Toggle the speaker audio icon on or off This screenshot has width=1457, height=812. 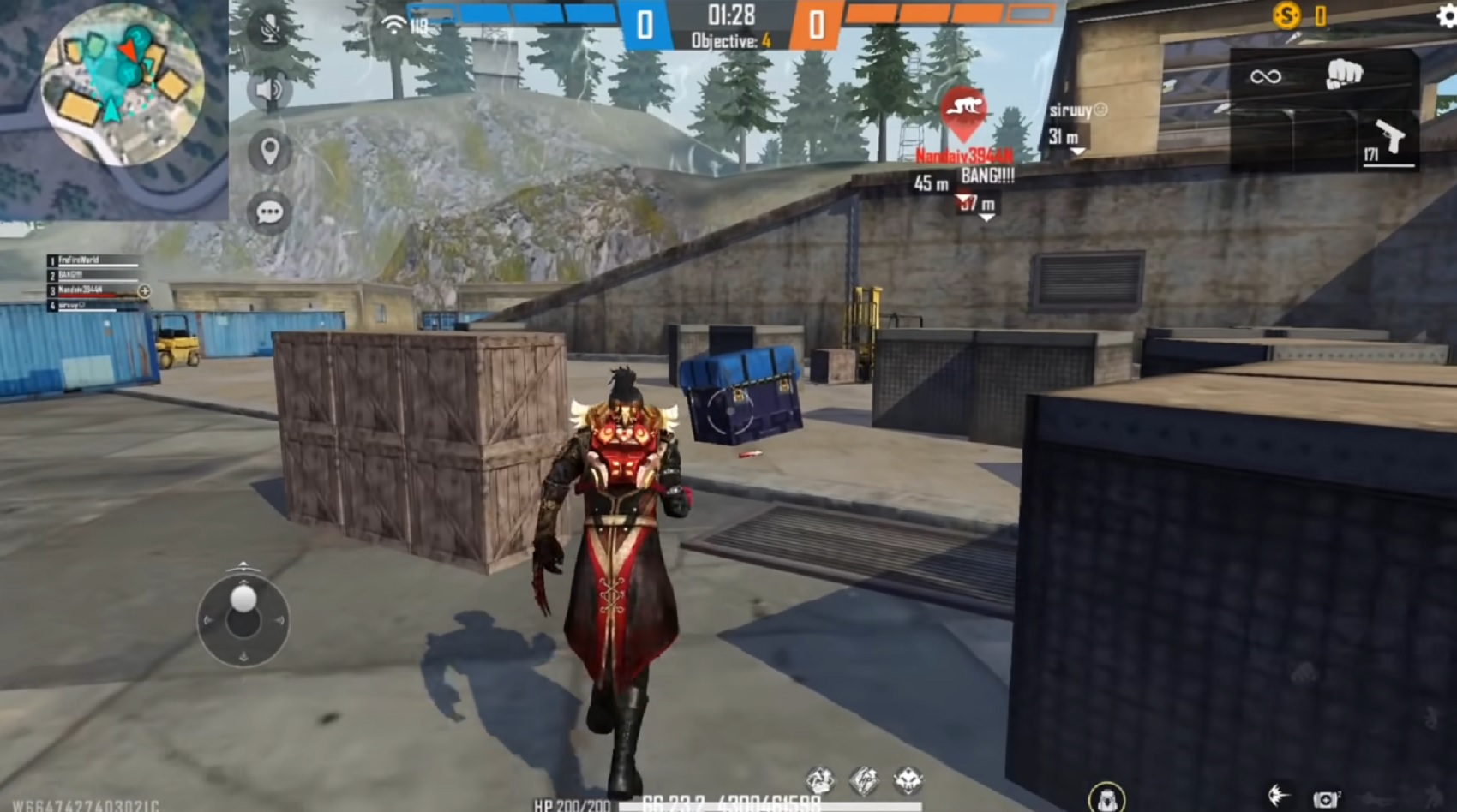pyautogui.click(x=269, y=88)
